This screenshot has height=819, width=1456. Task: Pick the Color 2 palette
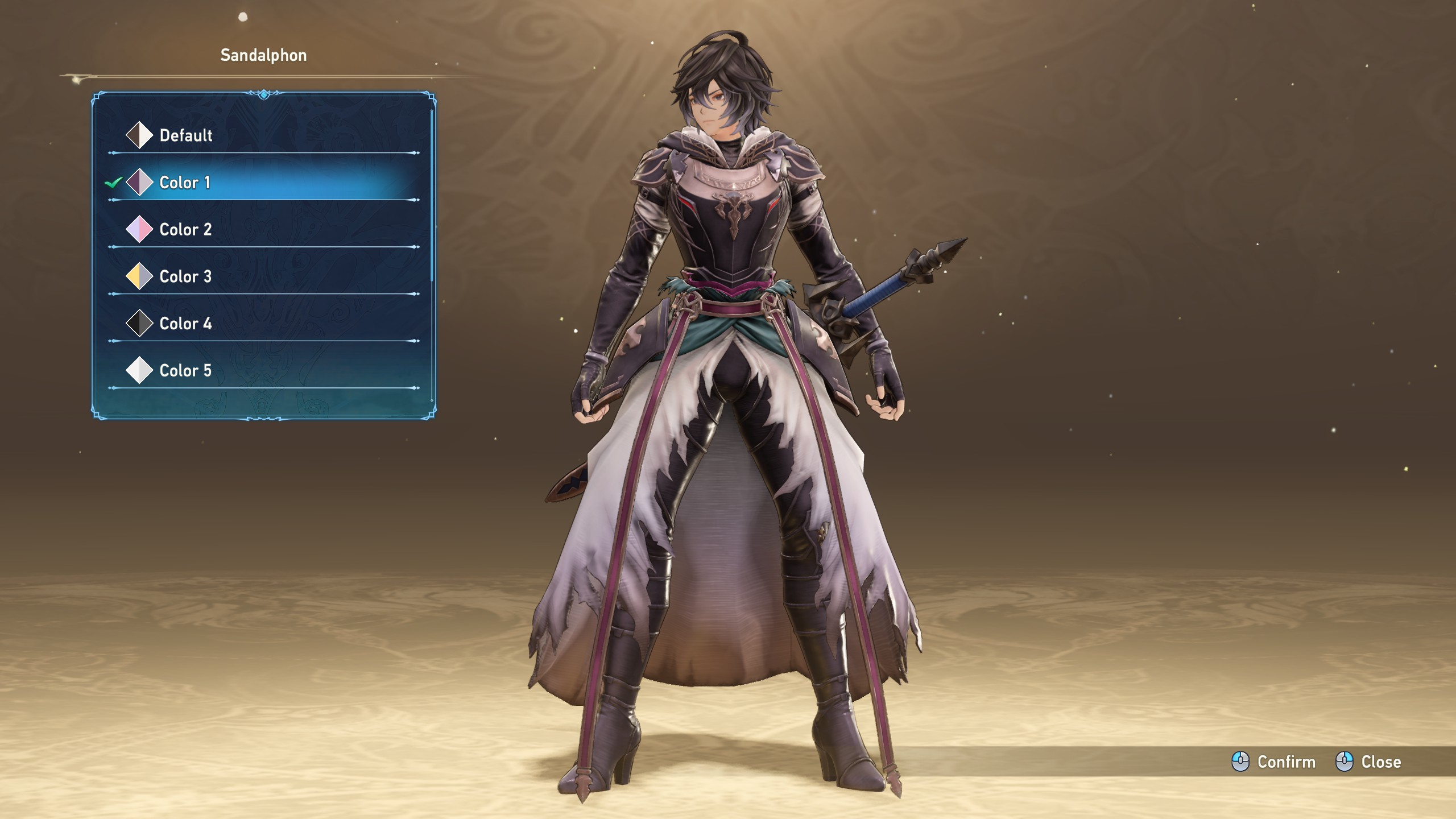point(185,230)
